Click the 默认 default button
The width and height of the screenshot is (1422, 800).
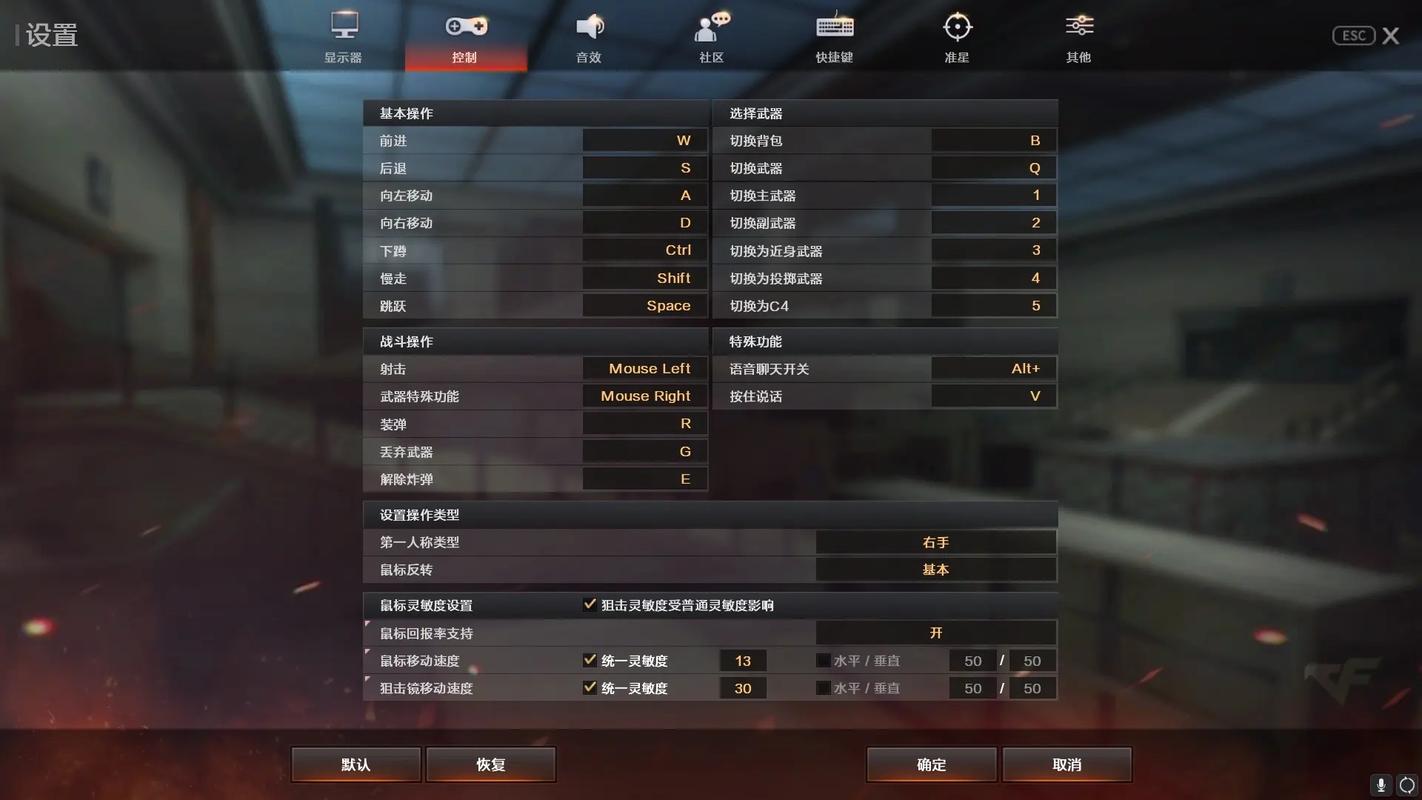(x=355, y=764)
